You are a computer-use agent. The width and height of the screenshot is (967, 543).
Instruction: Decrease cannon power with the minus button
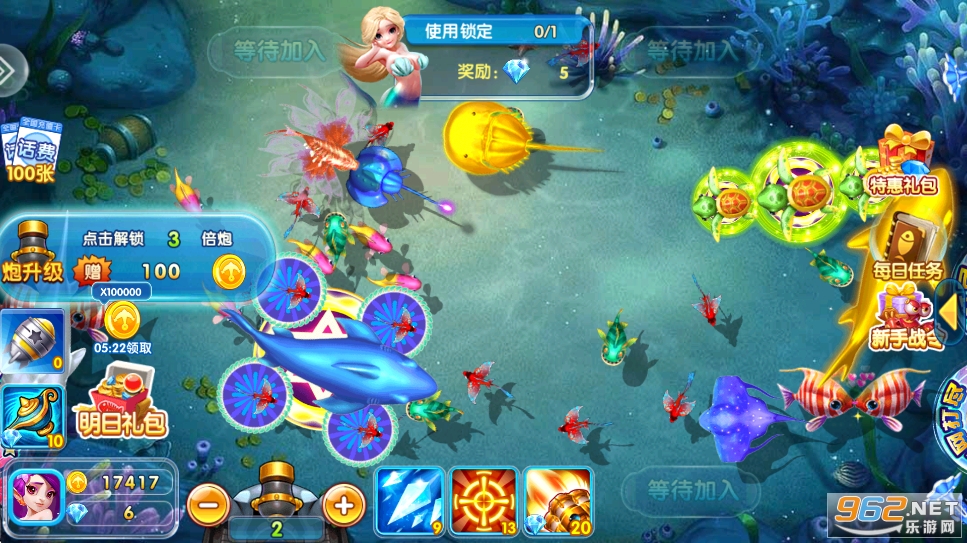208,503
